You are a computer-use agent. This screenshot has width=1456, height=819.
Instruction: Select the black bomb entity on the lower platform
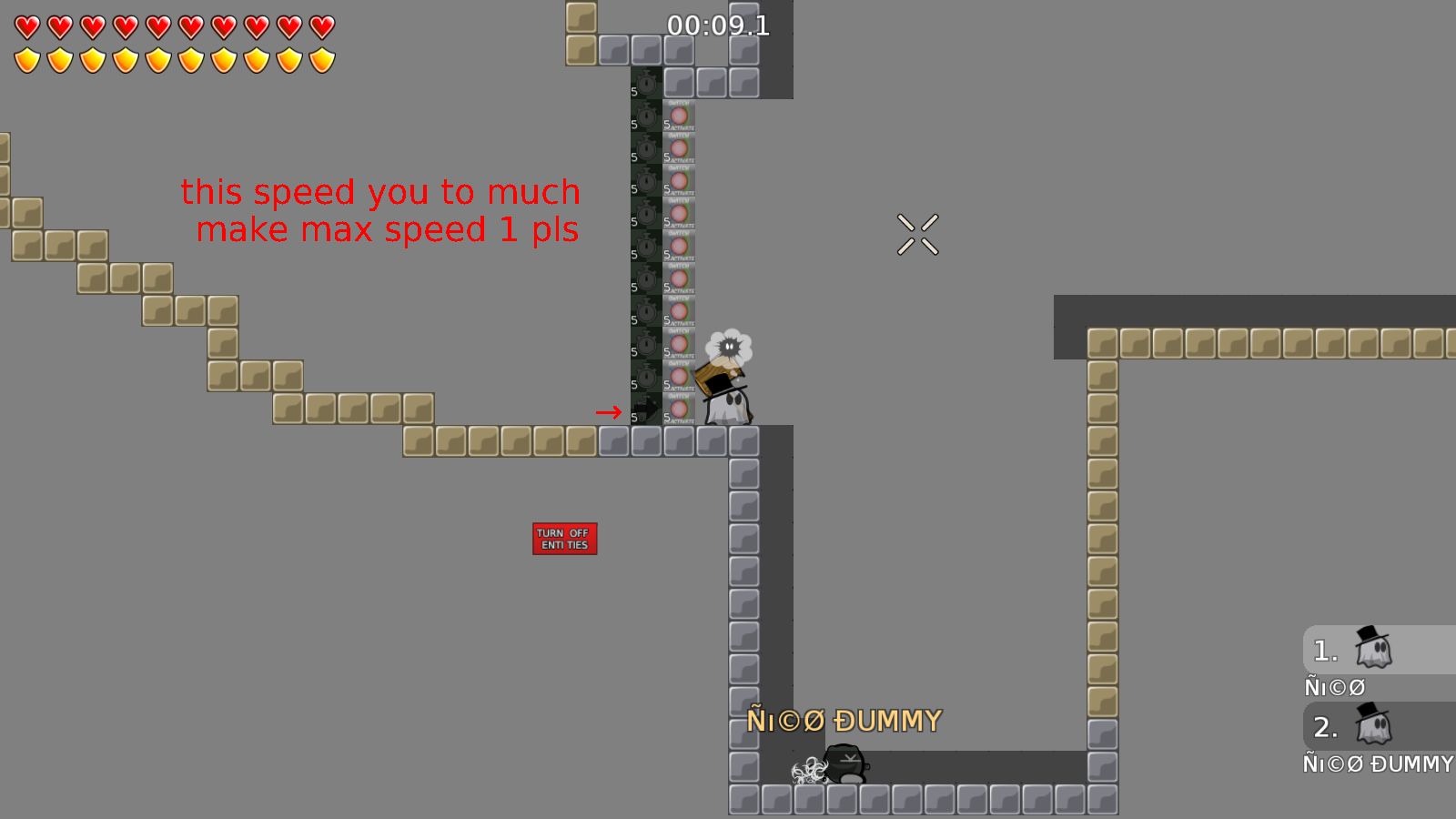(843, 764)
